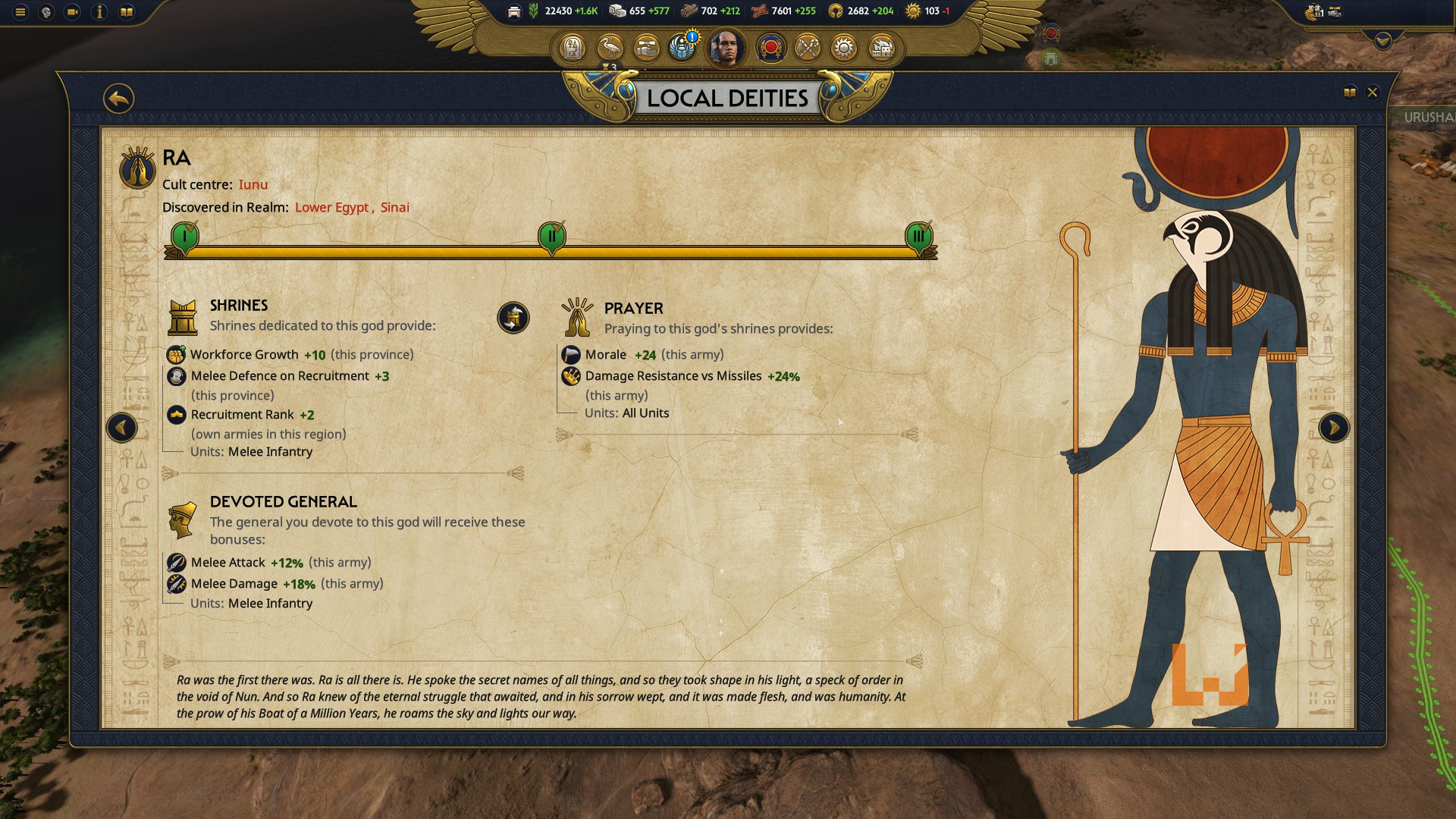Open the red sun disc emblem button
This screenshot has width=1456, height=819.
click(771, 49)
